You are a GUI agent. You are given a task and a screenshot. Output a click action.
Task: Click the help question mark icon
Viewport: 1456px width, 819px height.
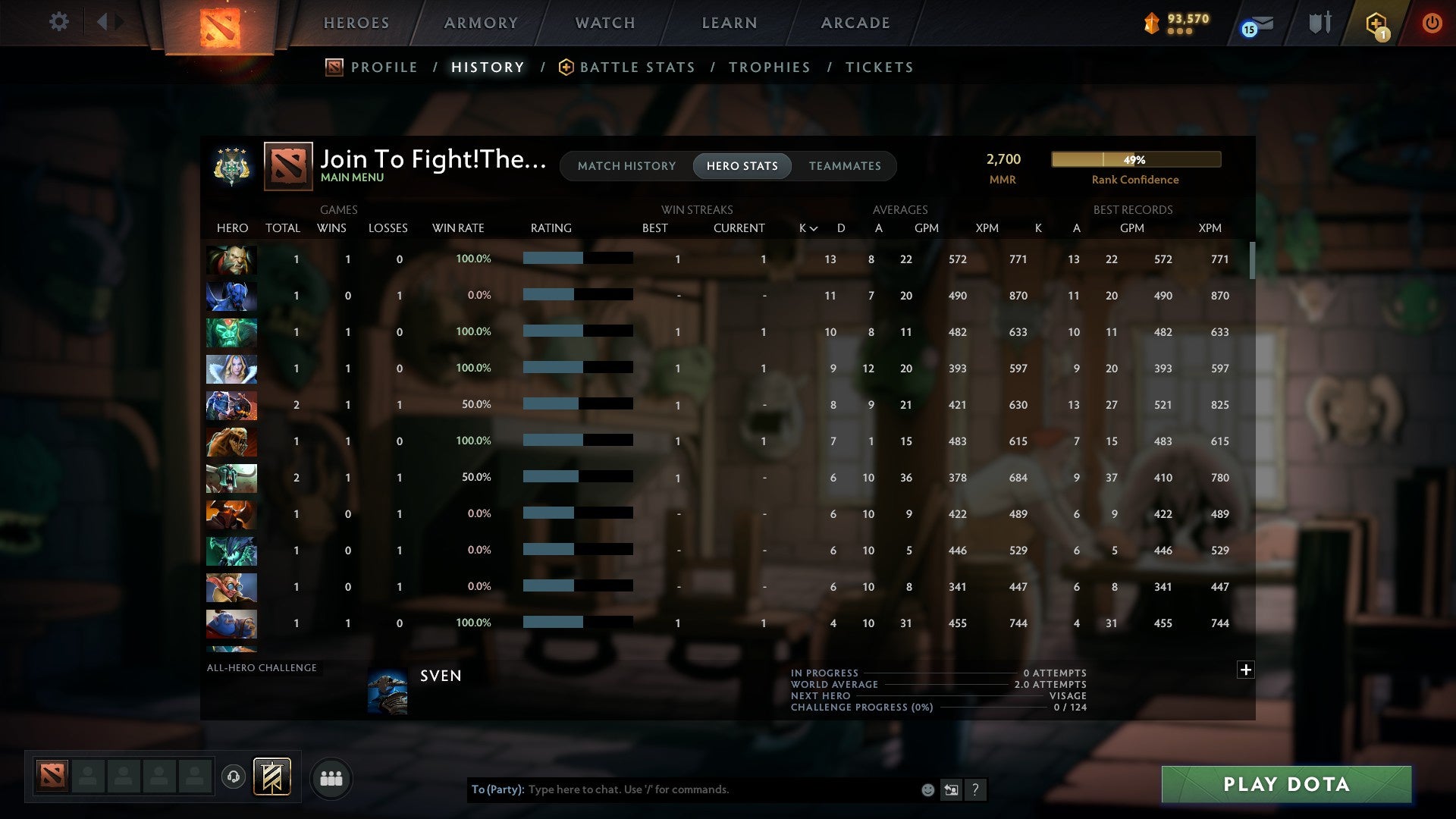pyautogui.click(x=976, y=789)
